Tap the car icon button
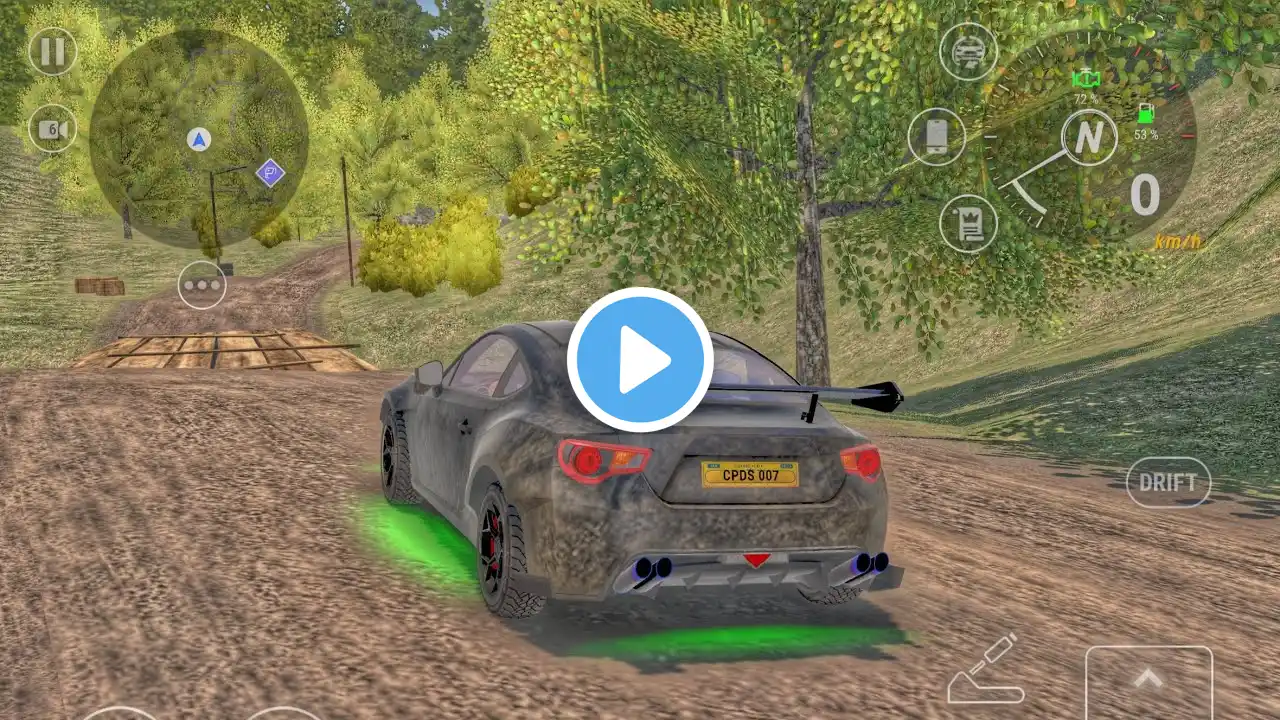Screen dimensions: 1280x720 click(x=968, y=51)
